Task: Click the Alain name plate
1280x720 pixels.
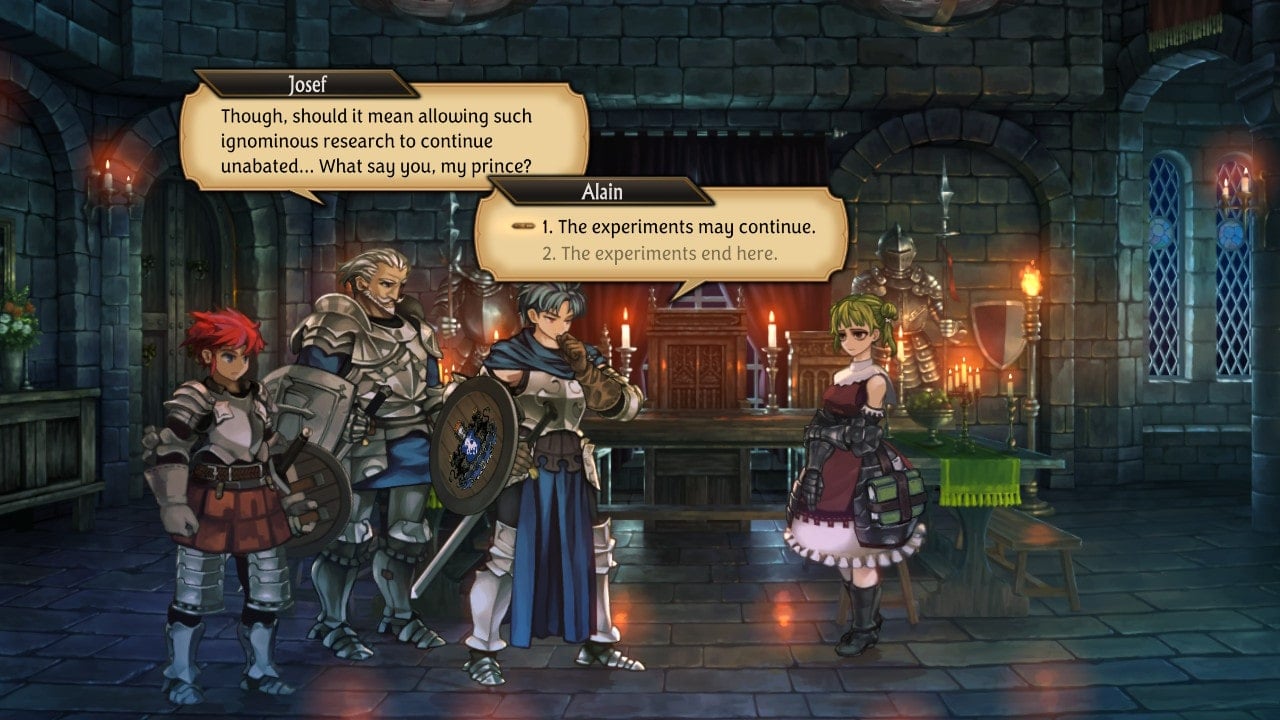Action: point(601,192)
